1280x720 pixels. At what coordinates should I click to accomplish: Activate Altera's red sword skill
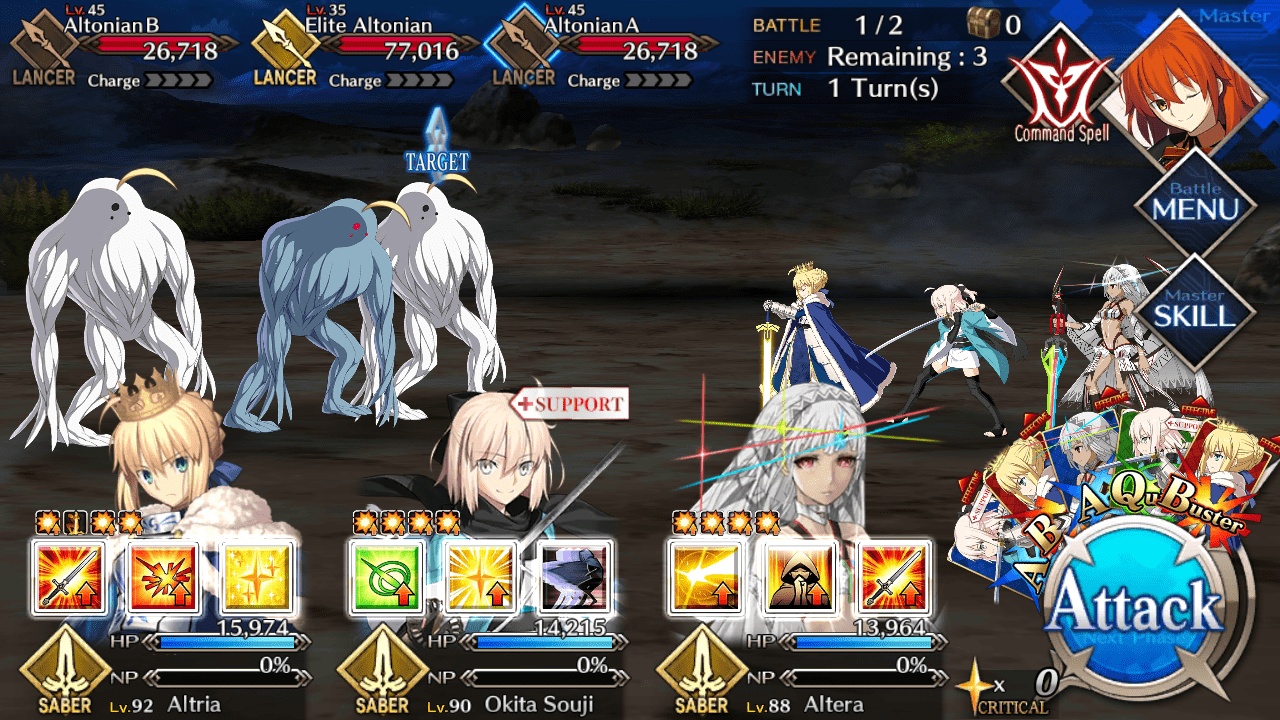coord(894,578)
